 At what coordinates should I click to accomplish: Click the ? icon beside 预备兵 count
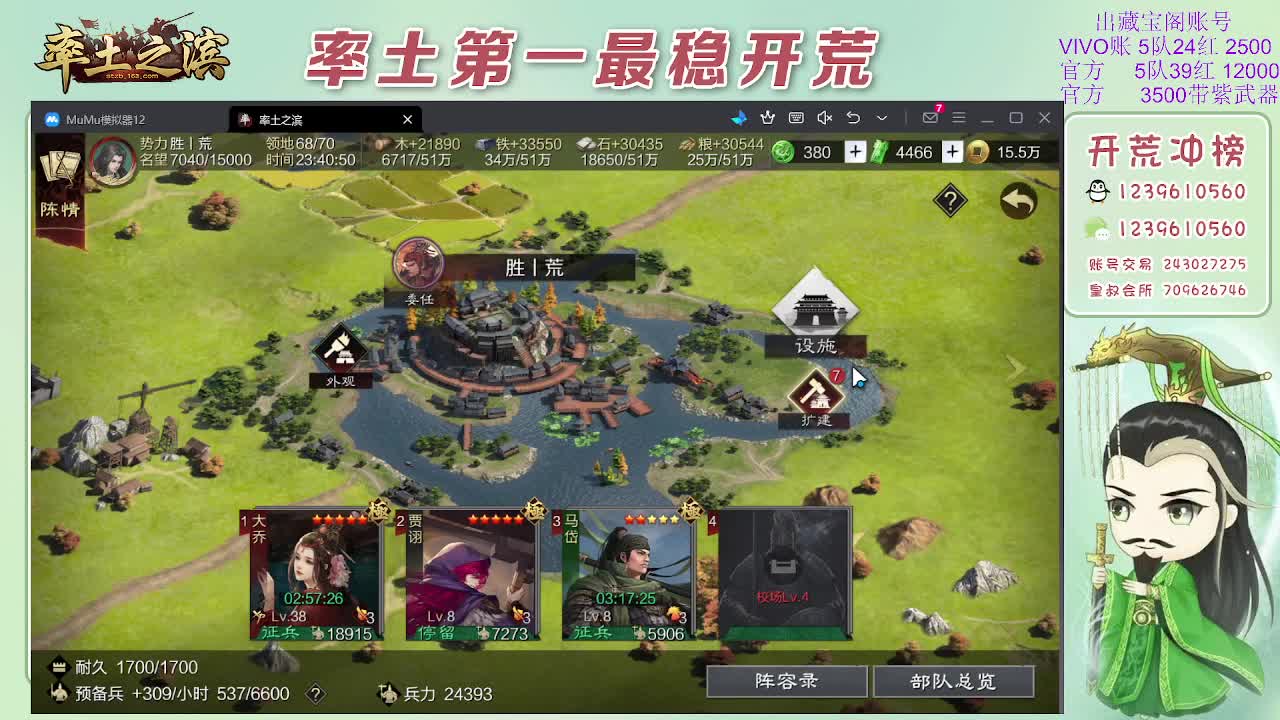click(x=316, y=694)
